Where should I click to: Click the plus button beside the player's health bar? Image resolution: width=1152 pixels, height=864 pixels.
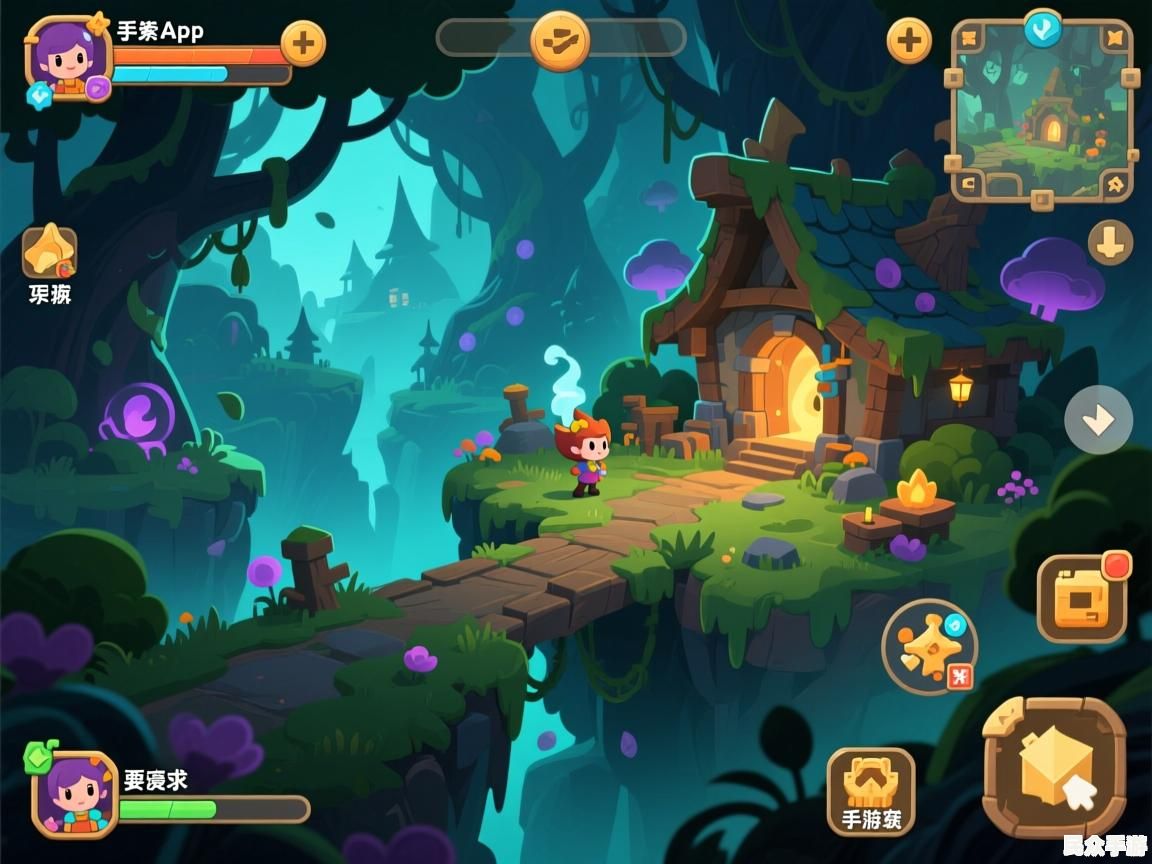pos(303,44)
